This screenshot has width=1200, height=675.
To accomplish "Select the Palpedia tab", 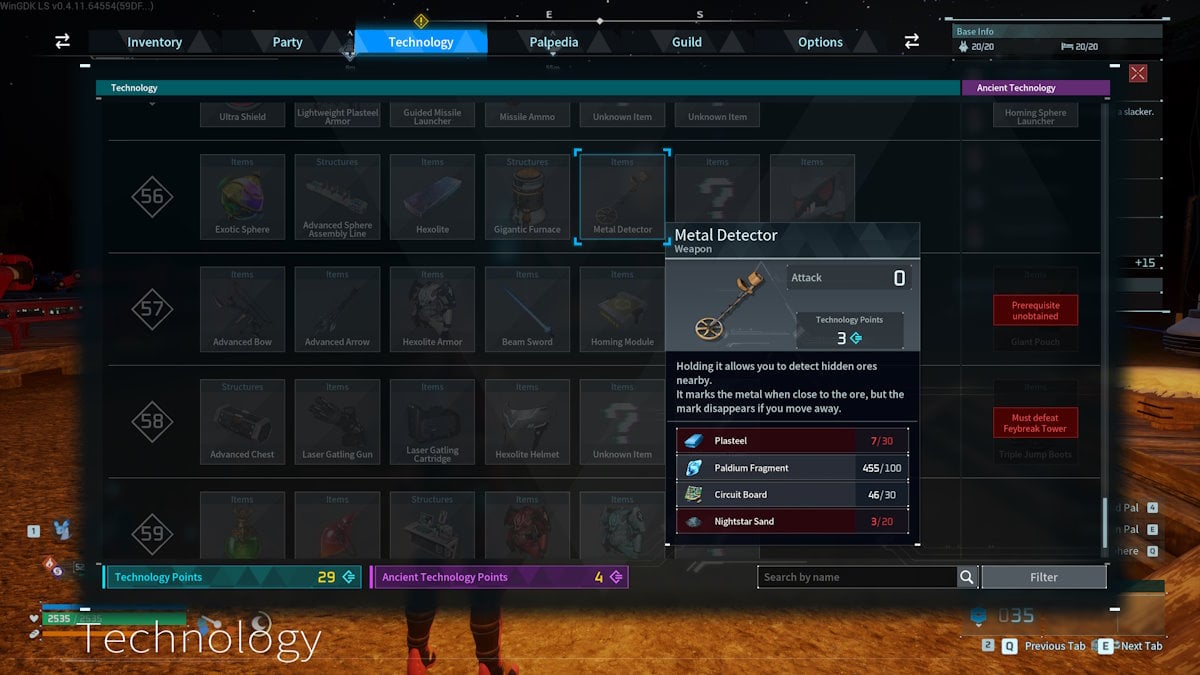I will click(553, 42).
